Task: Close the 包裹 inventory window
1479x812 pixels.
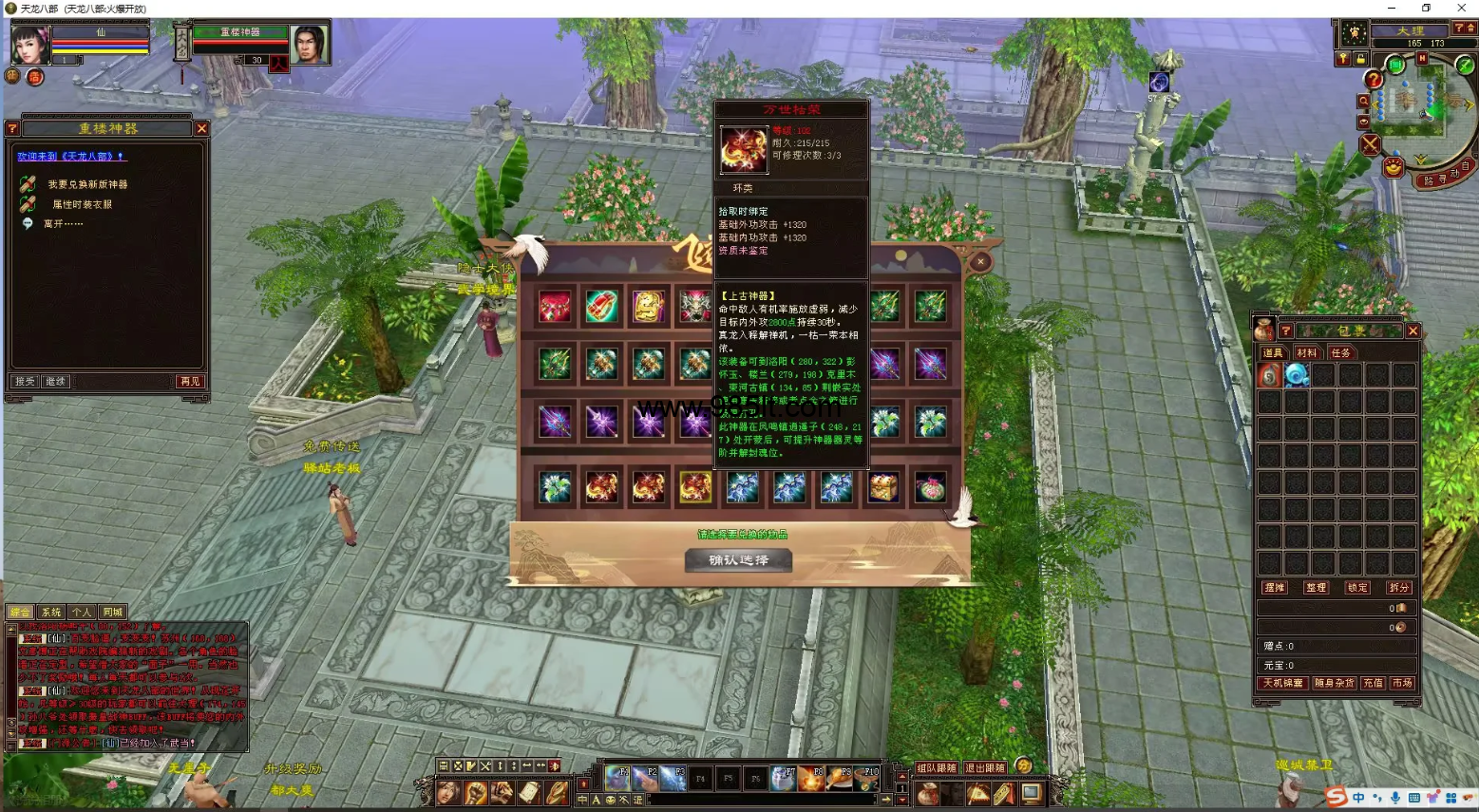Action: [x=1413, y=330]
